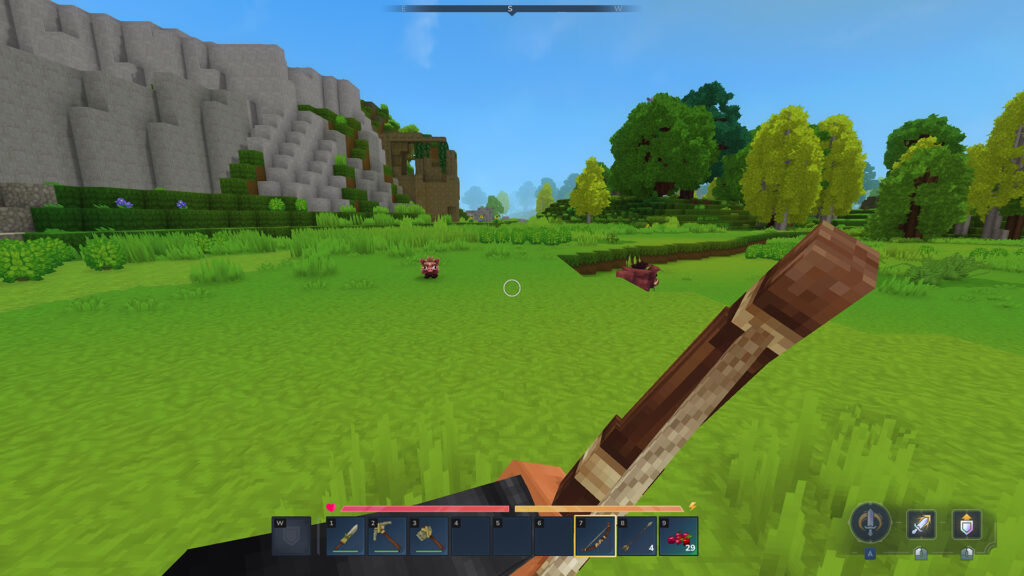1024x576 pixels.
Task: Activate the round sword ability icon
Action: tap(870, 523)
